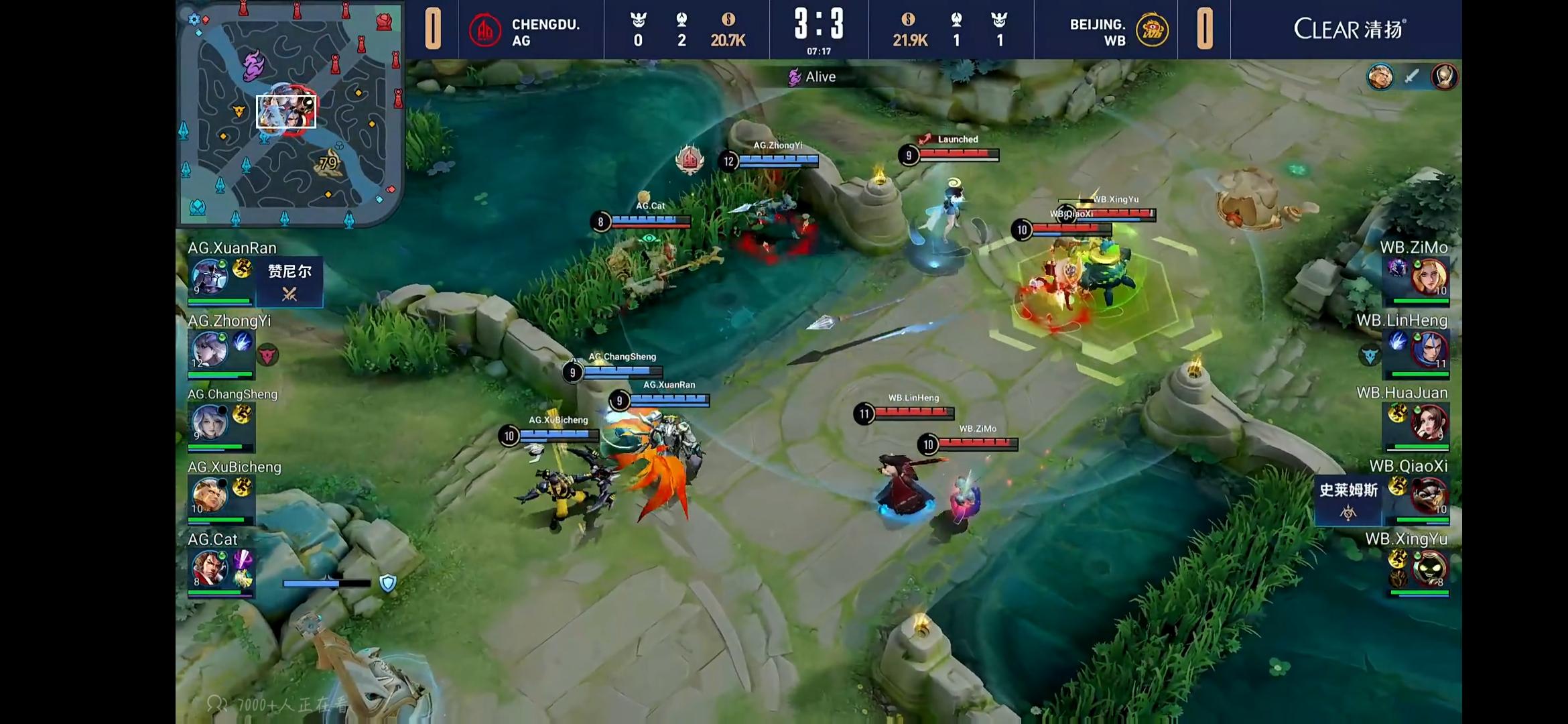Select AG.ZhongYi's player portrait
This screenshot has width=1568, height=724.
click(x=209, y=349)
